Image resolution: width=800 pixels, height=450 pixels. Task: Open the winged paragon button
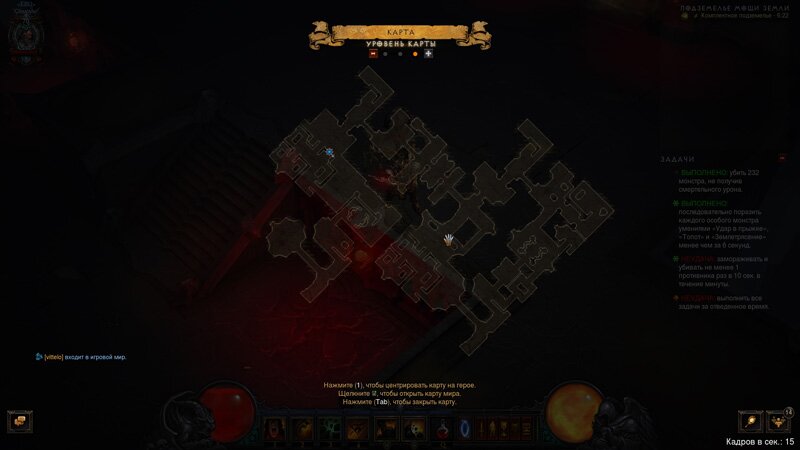pyautogui.click(x=778, y=421)
